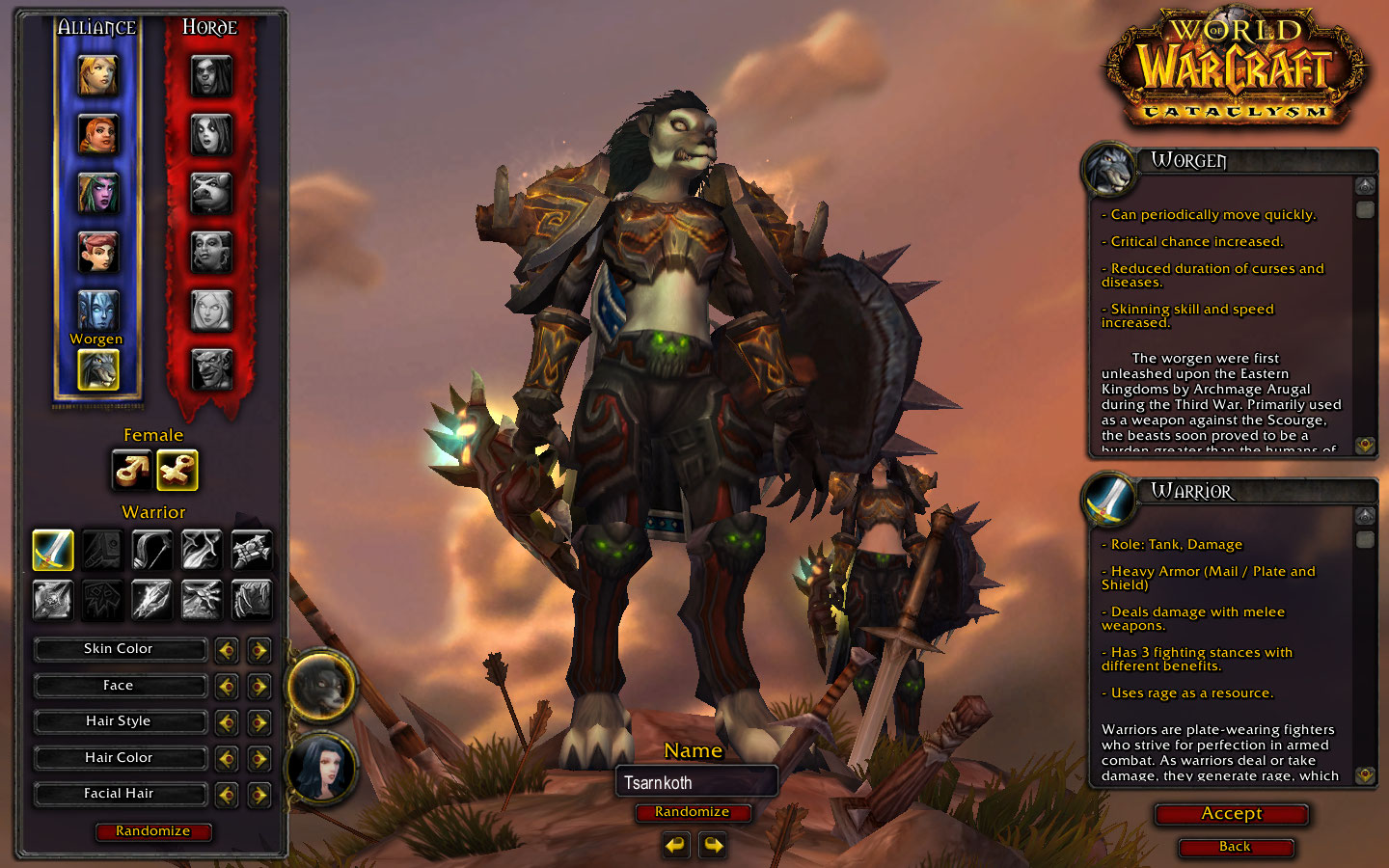Image resolution: width=1389 pixels, height=868 pixels.
Task: Select the Druid class icon
Action: (251, 600)
